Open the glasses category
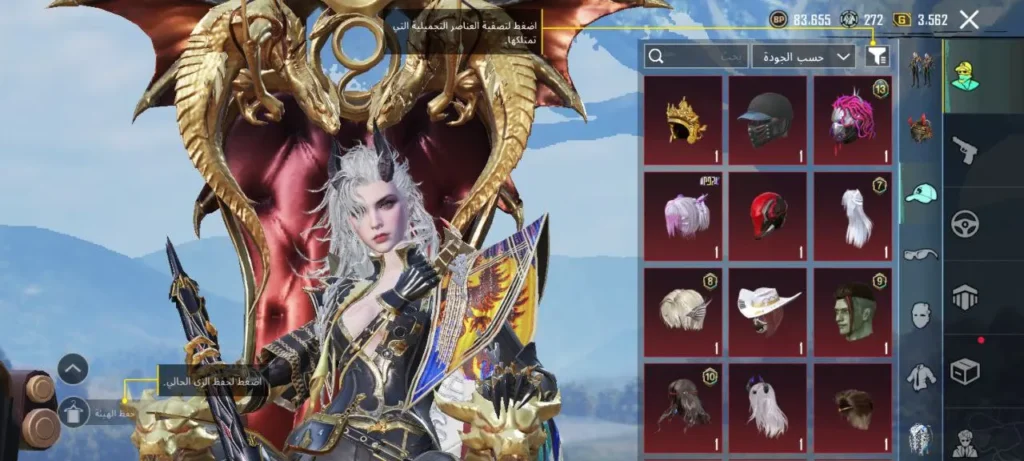 920,254
